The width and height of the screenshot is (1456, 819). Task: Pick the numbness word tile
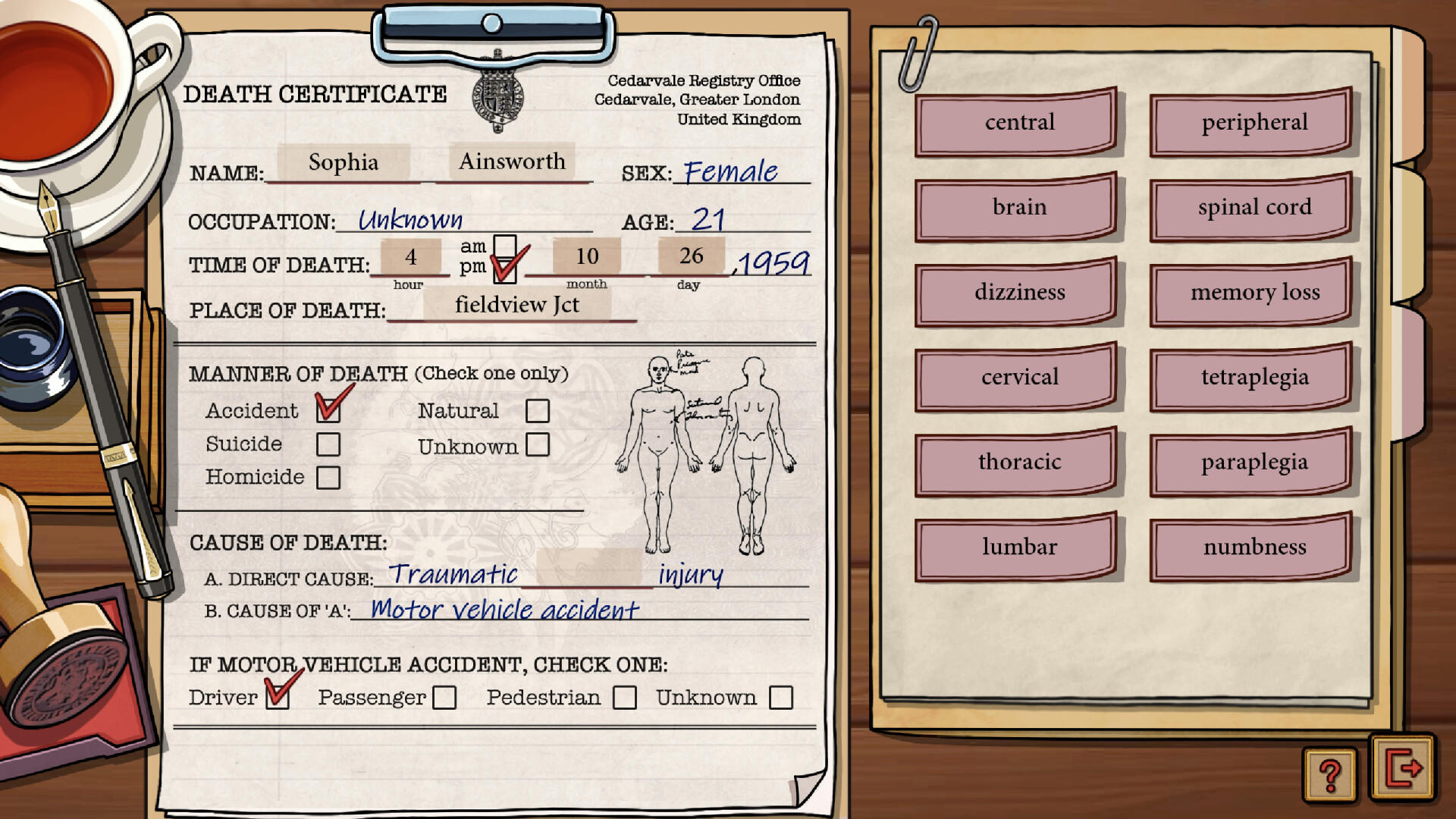tap(1250, 547)
